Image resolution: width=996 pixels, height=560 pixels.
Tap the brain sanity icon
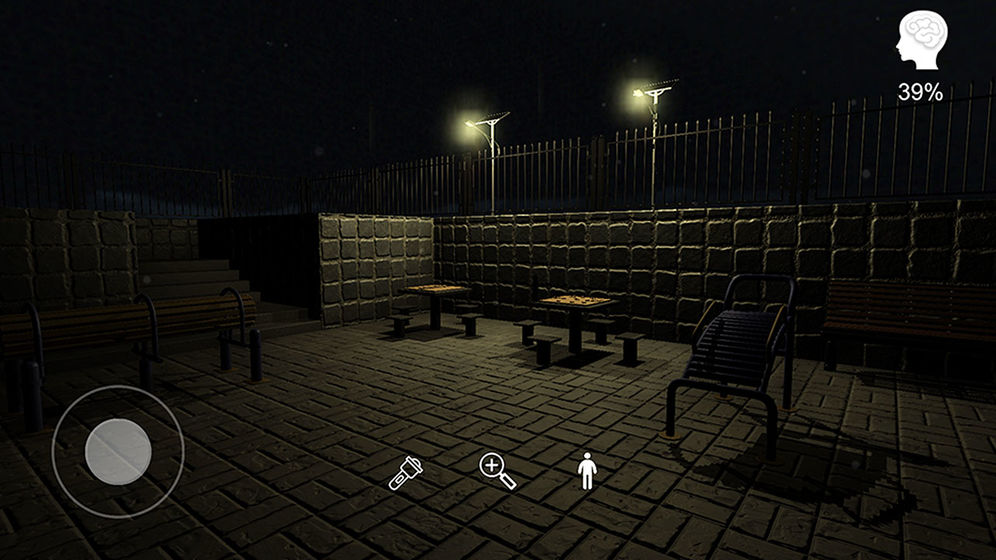coord(920,41)
